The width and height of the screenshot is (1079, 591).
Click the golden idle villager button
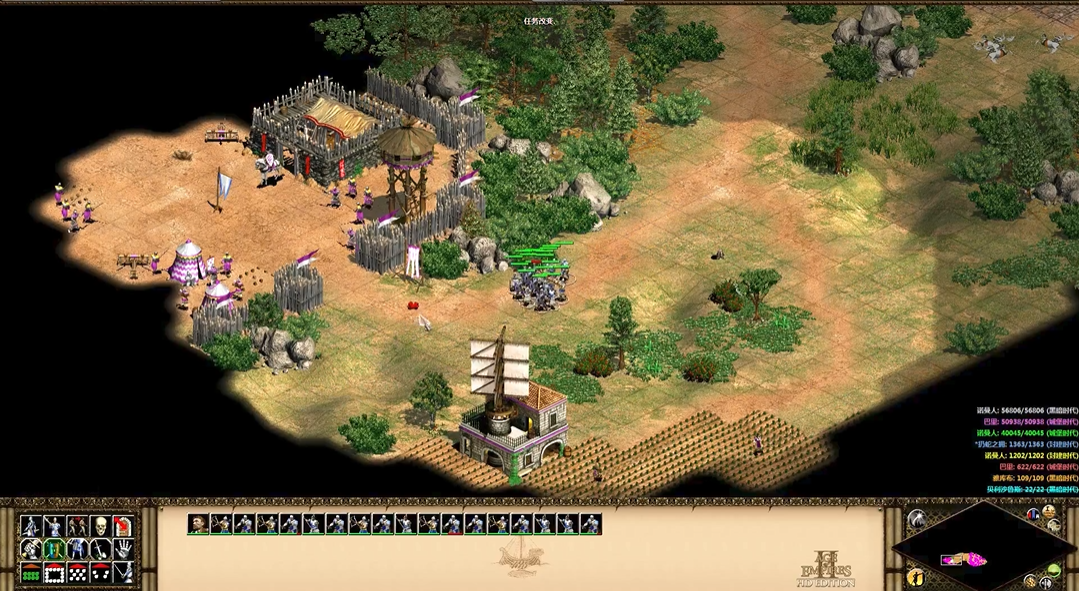tap(915, 577)
